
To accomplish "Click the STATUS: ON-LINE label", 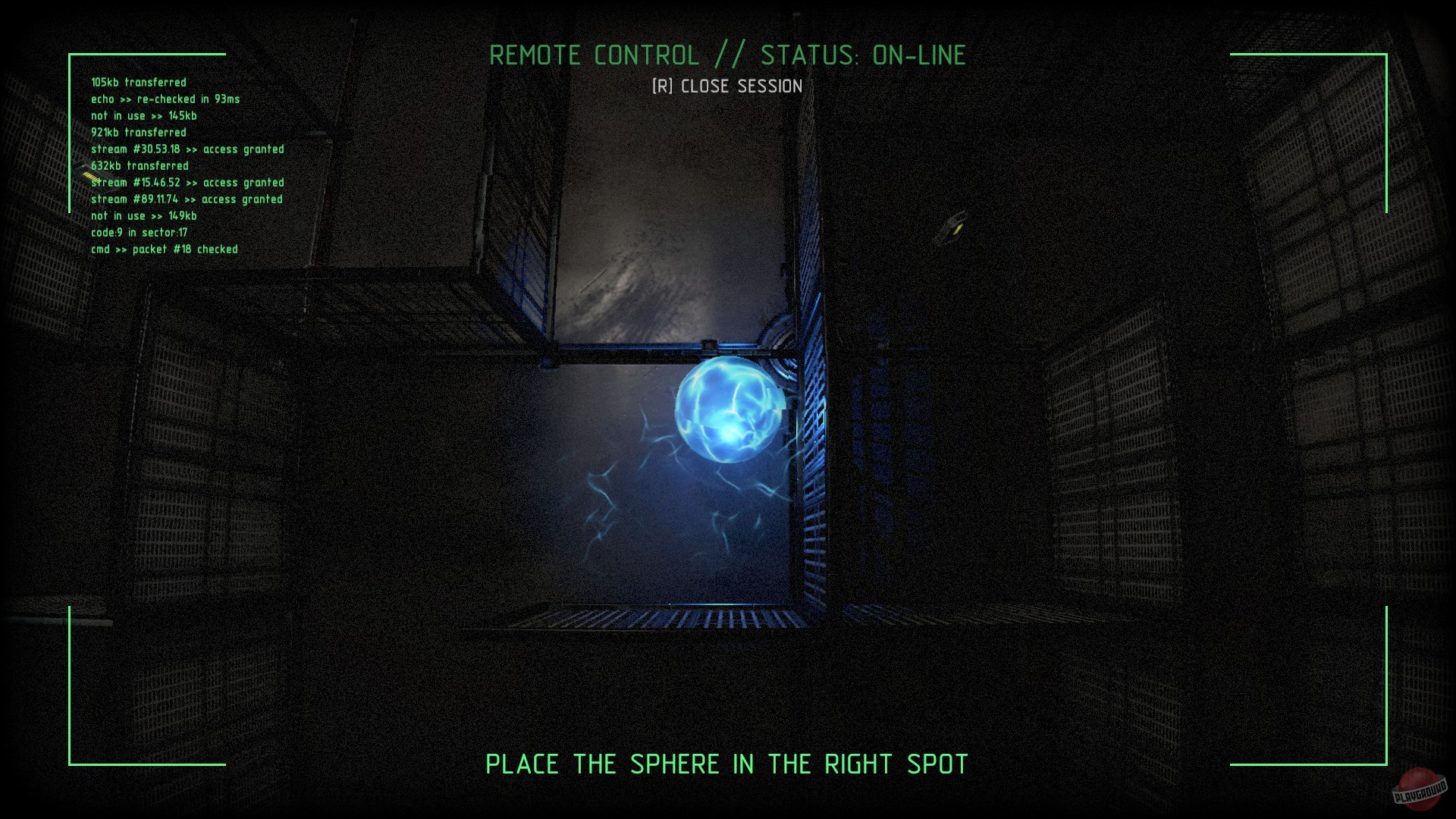I will 861,55.
